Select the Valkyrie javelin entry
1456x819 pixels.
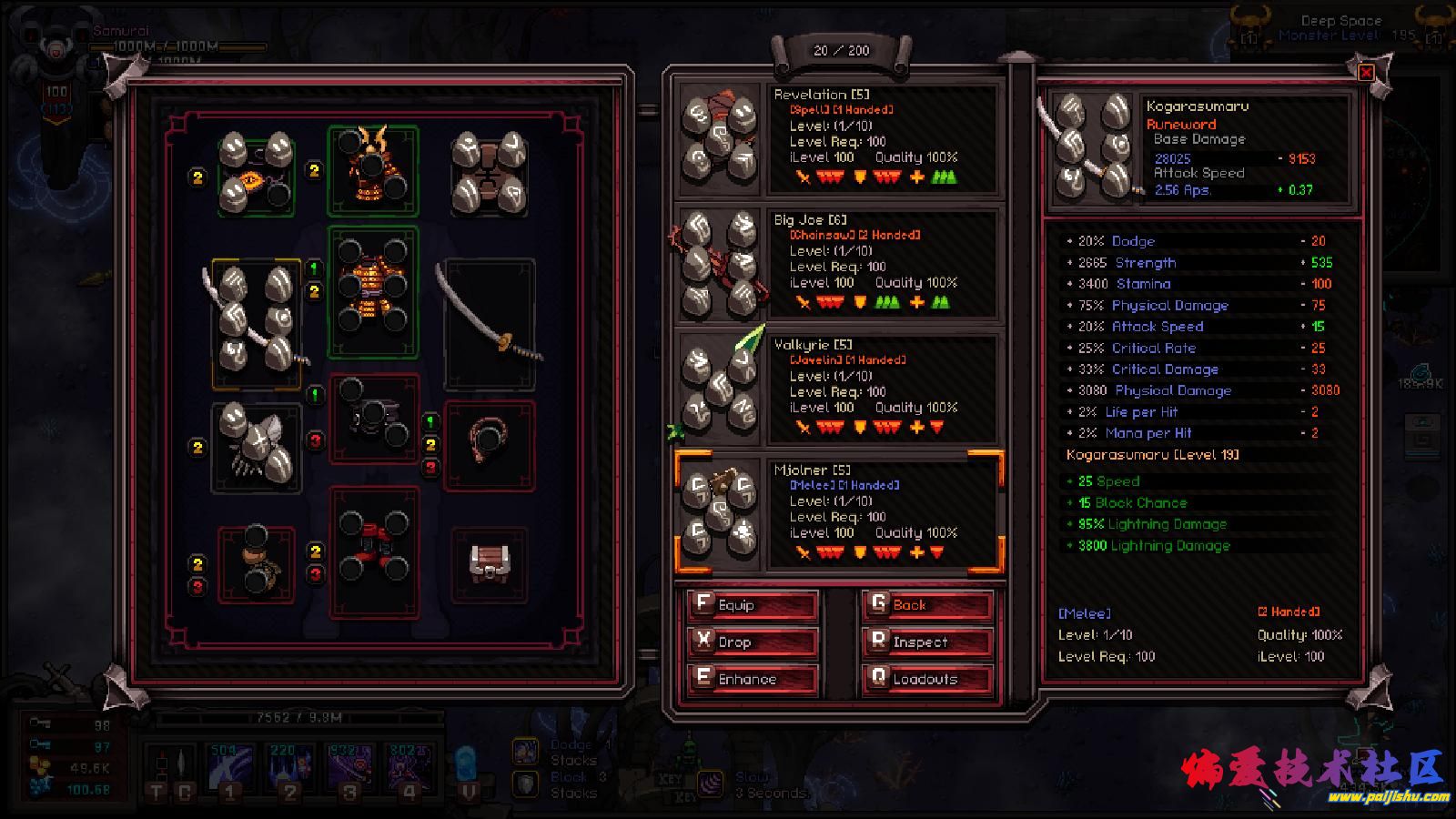(838, 389)
